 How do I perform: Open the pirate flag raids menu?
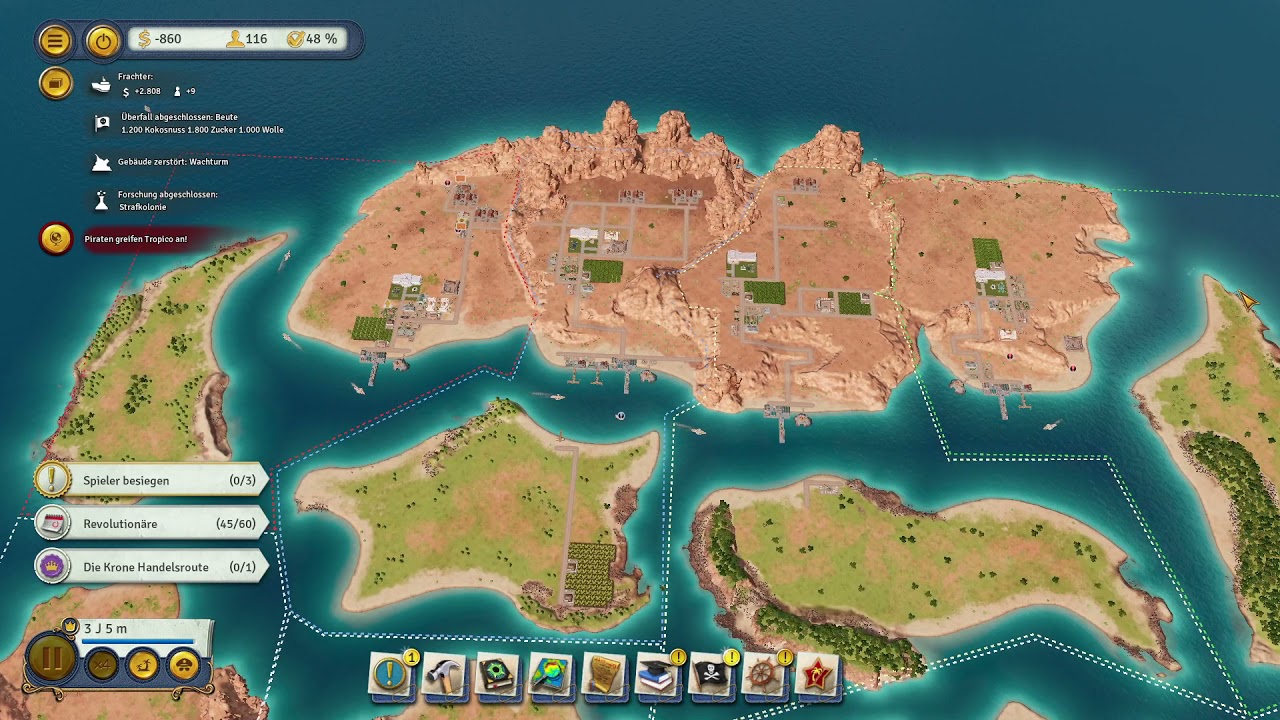coord(712,676)
